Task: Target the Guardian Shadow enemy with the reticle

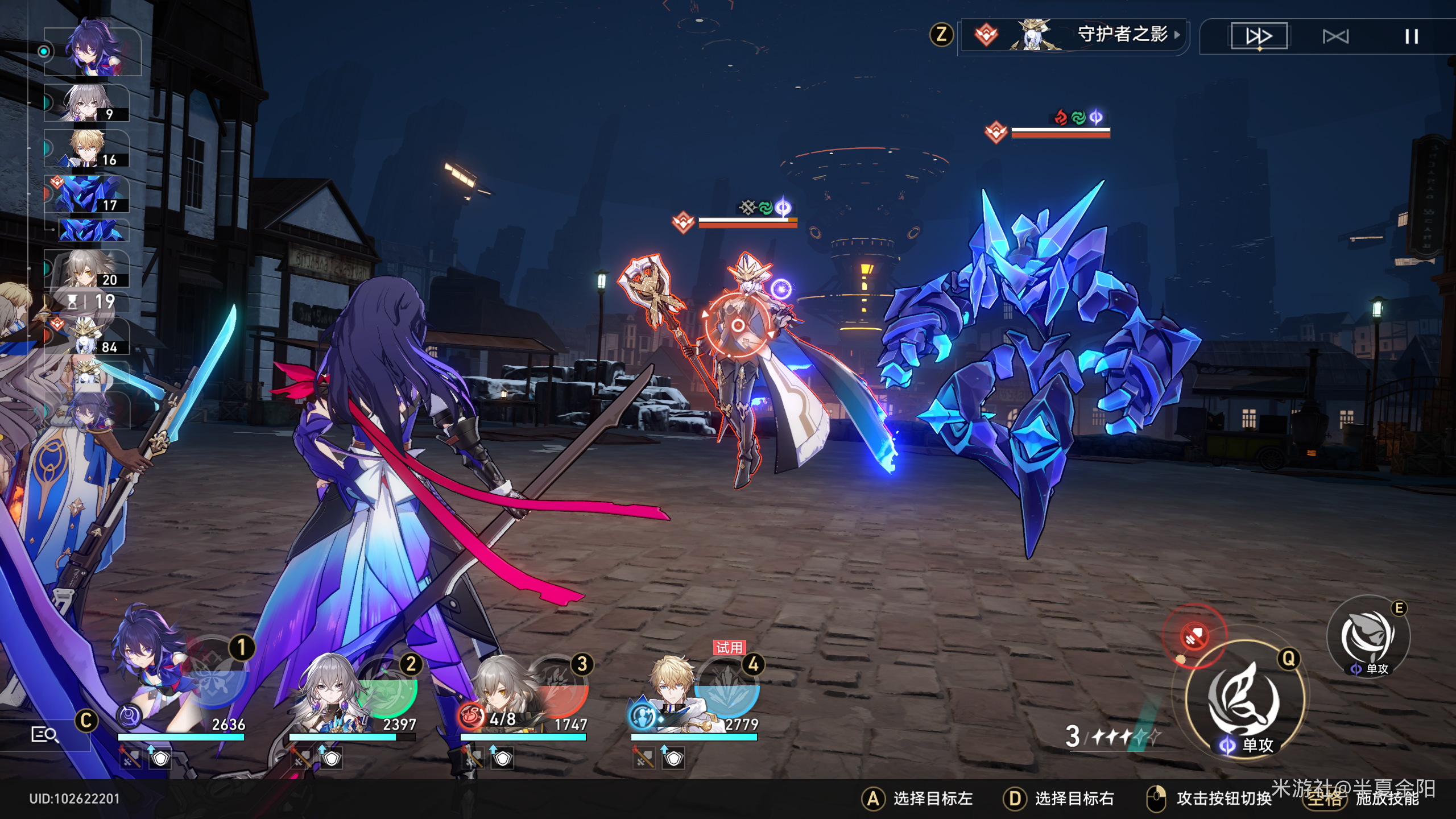Action: click(x=738, y=325)
